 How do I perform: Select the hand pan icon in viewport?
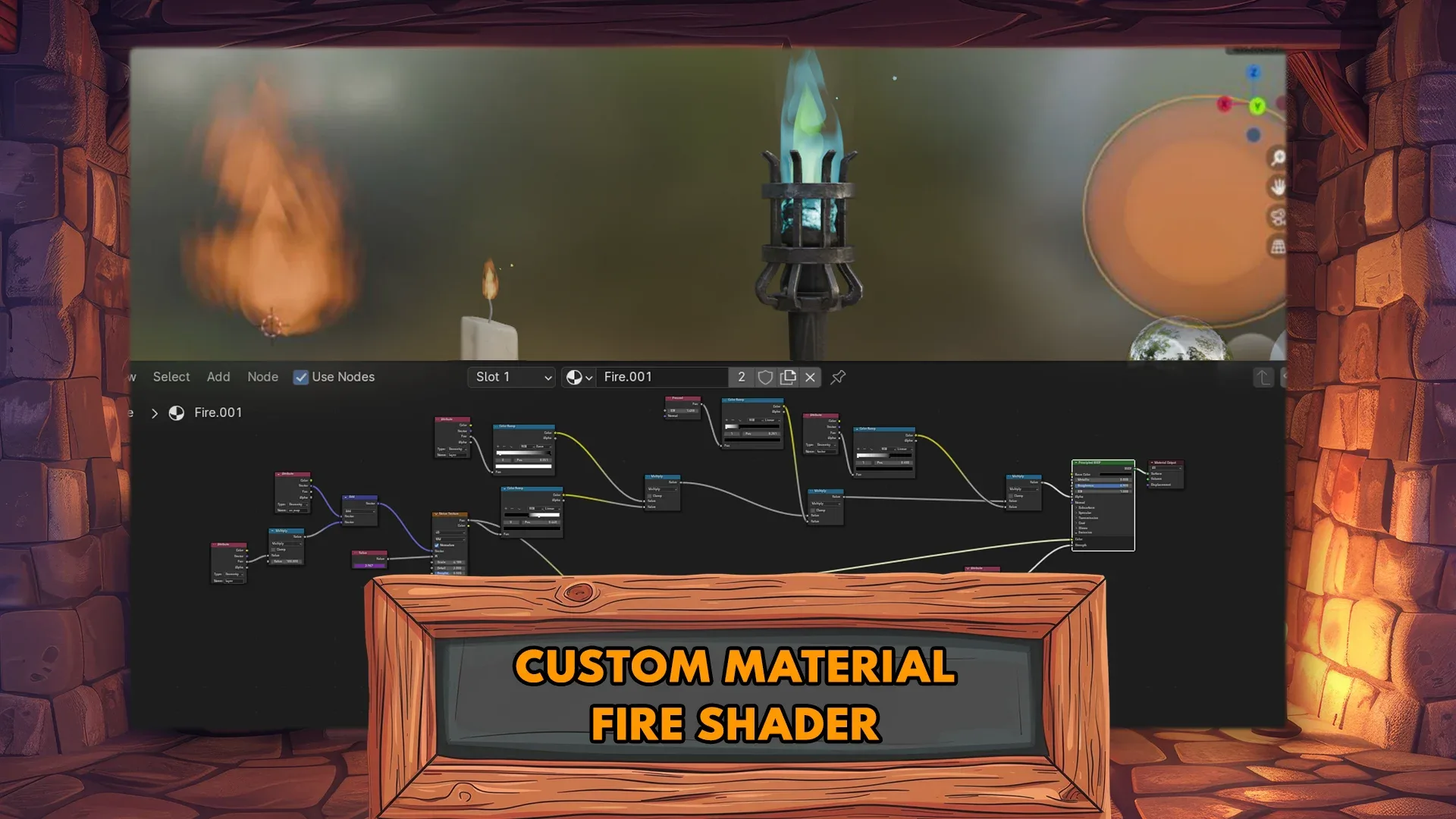click(x=1278, y=187)
